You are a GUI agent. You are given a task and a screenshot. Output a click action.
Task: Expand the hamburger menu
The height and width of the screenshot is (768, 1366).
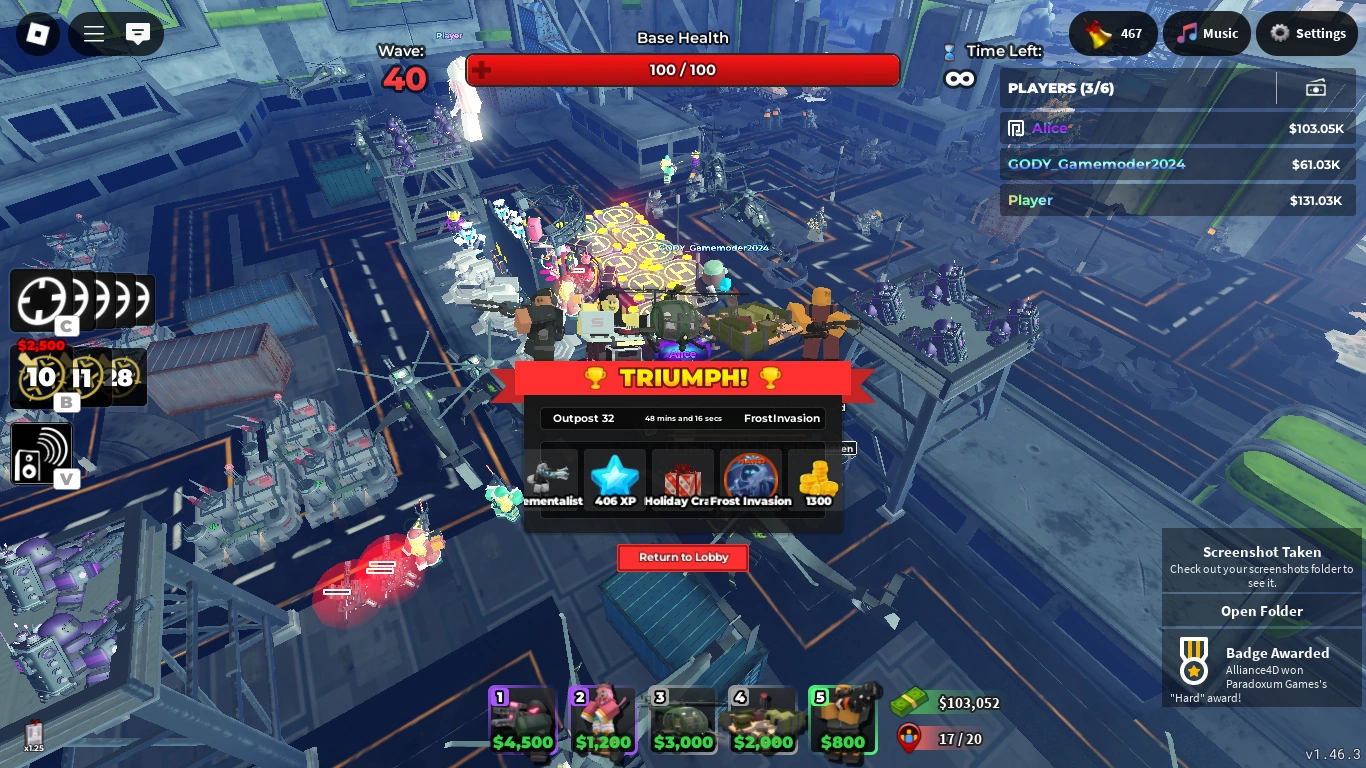(92, 32)
